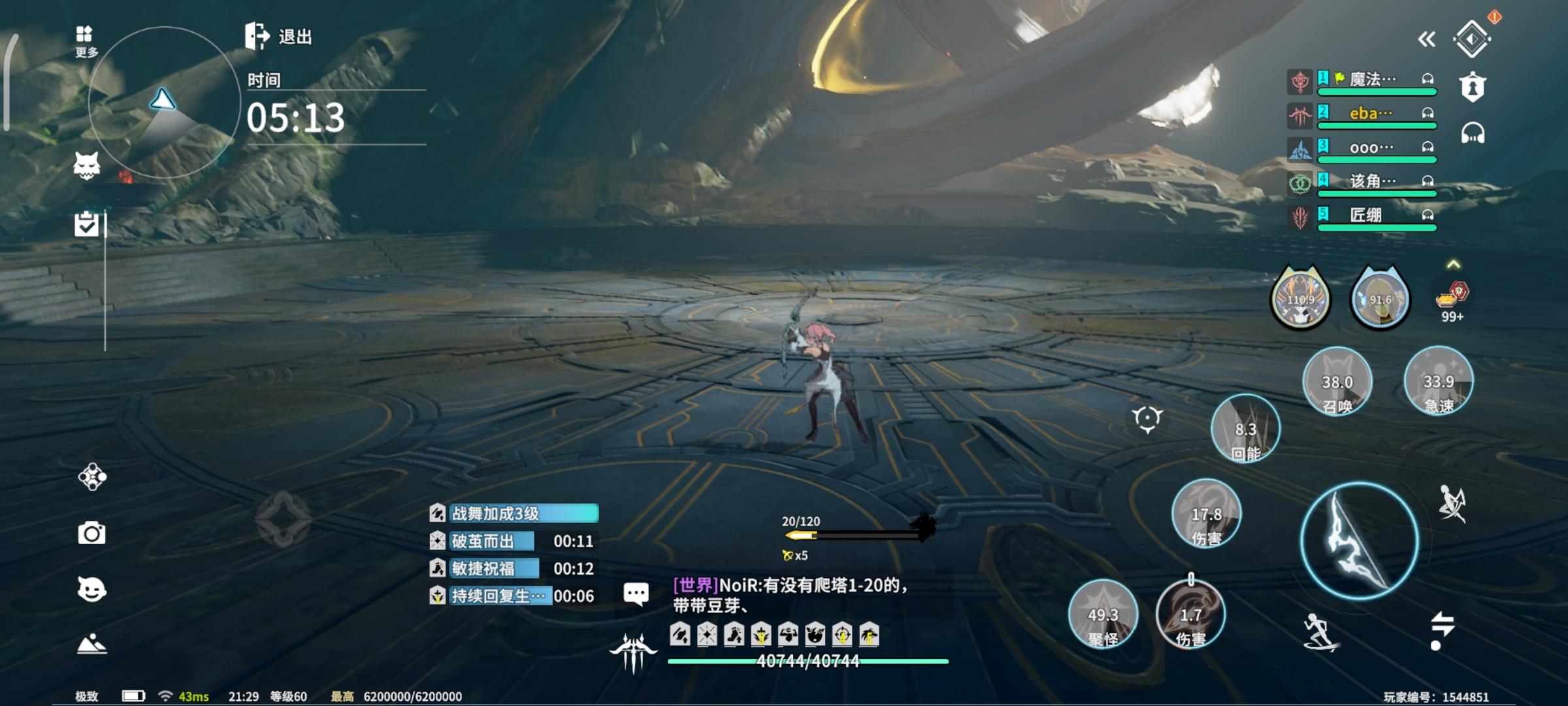Toggle the target lock-on reticle

(1147, 418)
